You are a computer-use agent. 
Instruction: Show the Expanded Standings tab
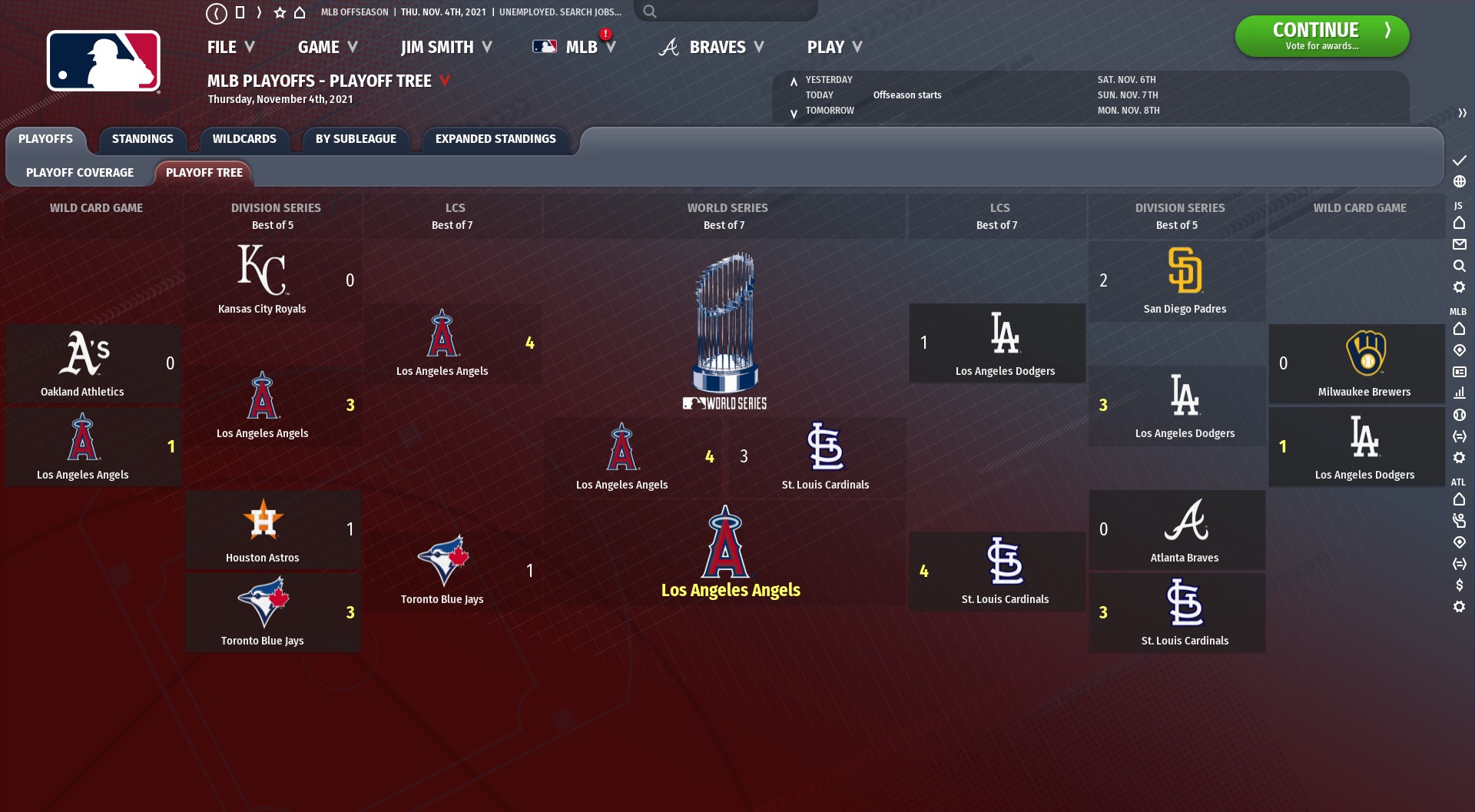pyautogui.click(x=496, y=139)
